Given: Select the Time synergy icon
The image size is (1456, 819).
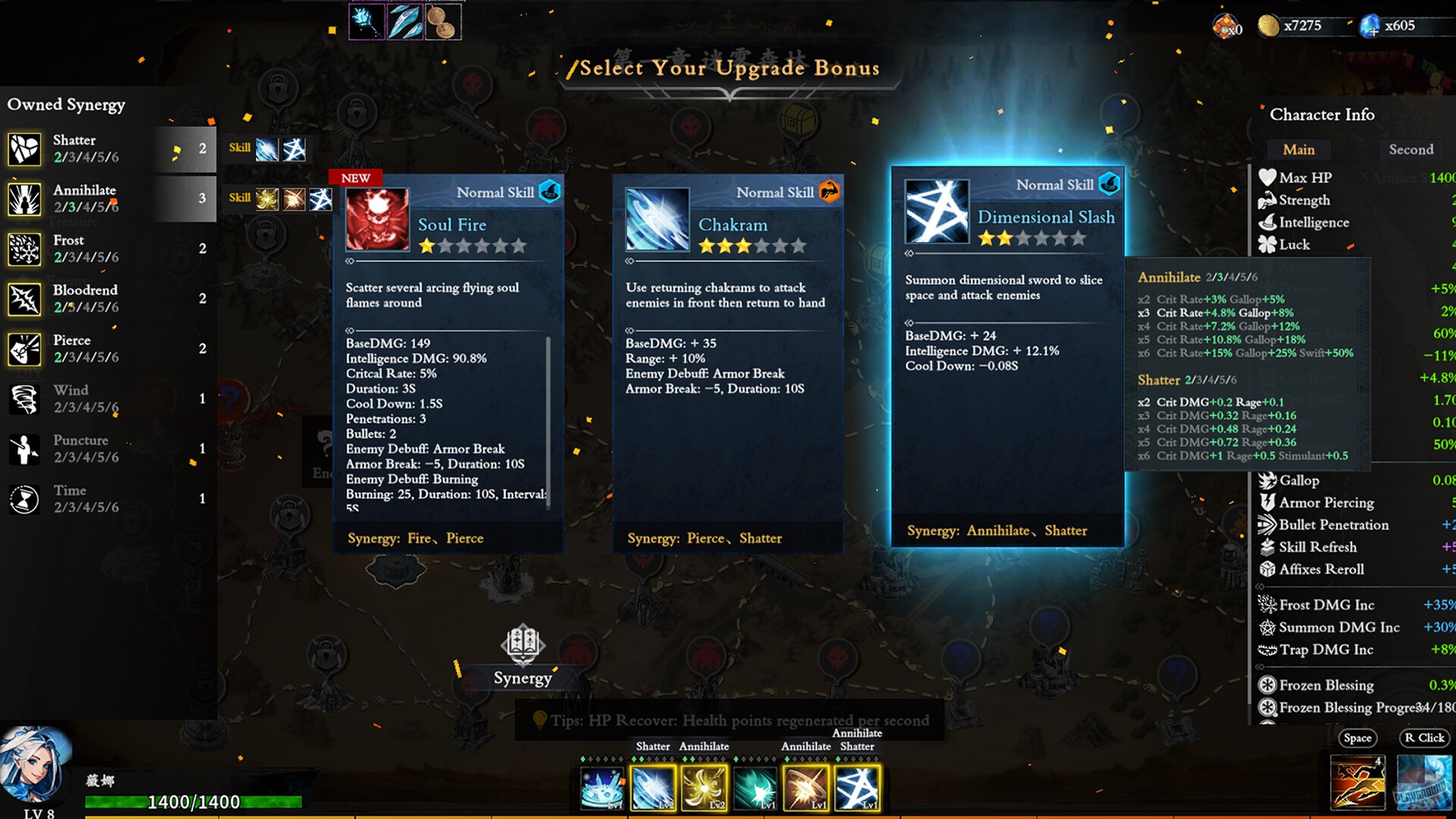Looking at the screenshot, I should point(24,500).
